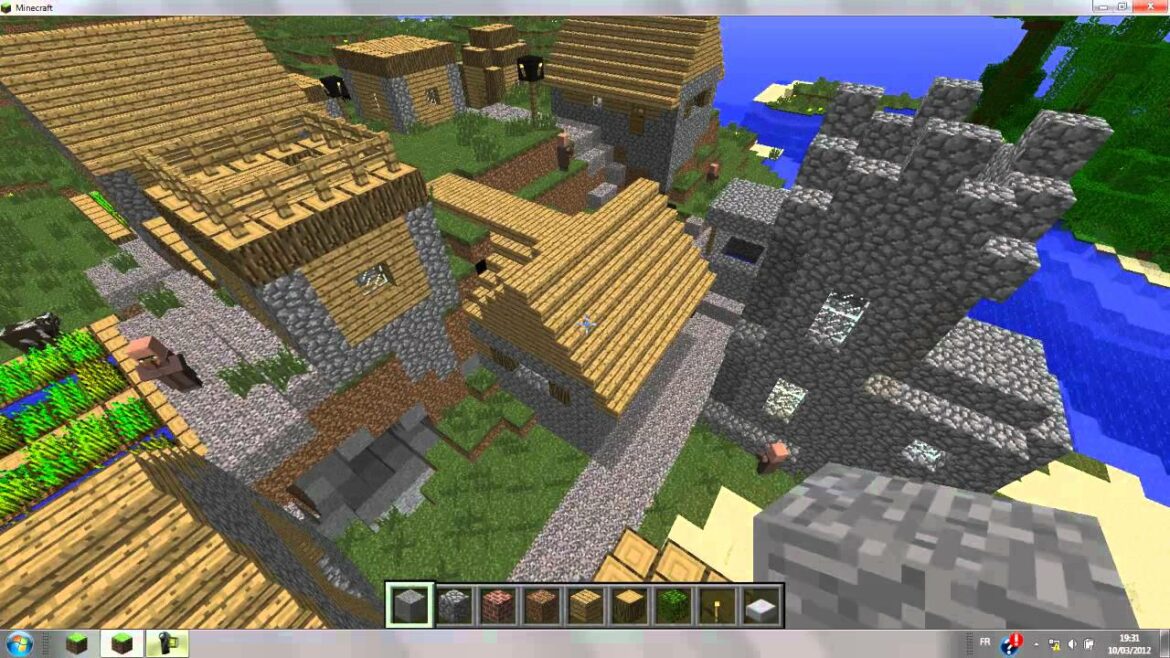Select the wooden planks slot
This screenshot has height=658, width=1170.
[585, 605]
